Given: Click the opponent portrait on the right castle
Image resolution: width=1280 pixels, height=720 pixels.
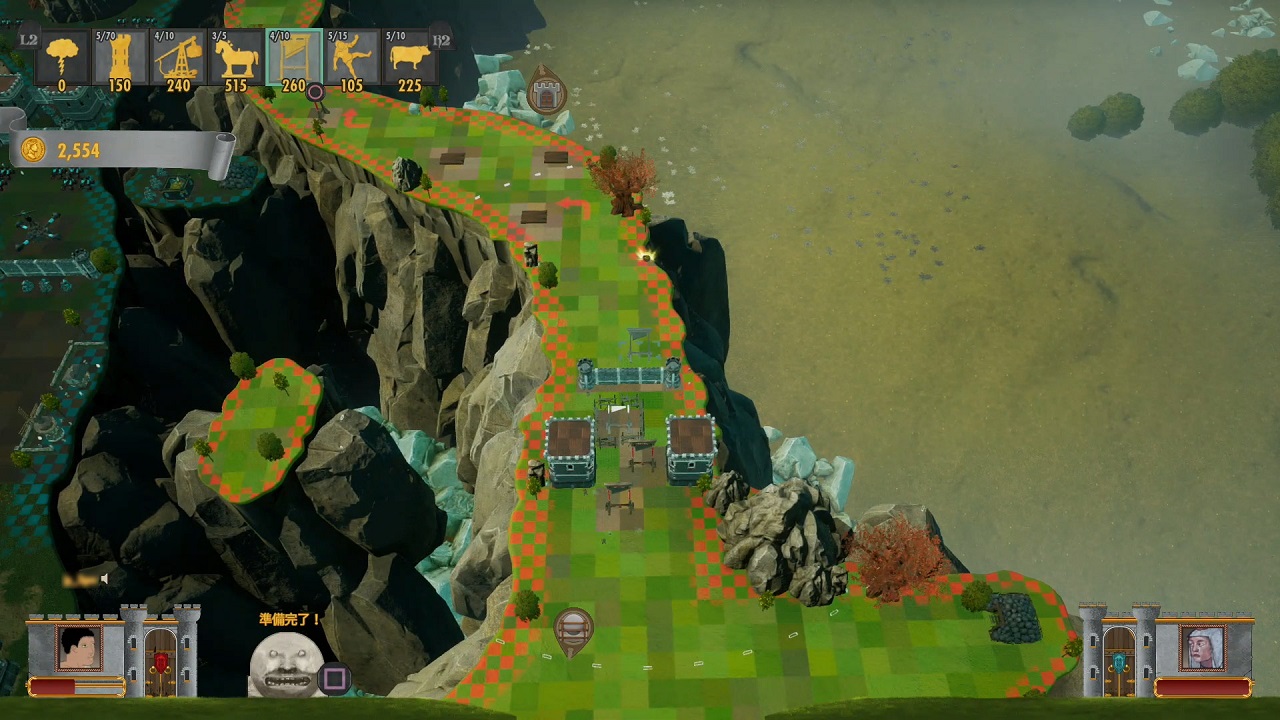Looking at the screenshot, I should (1201, 647).
